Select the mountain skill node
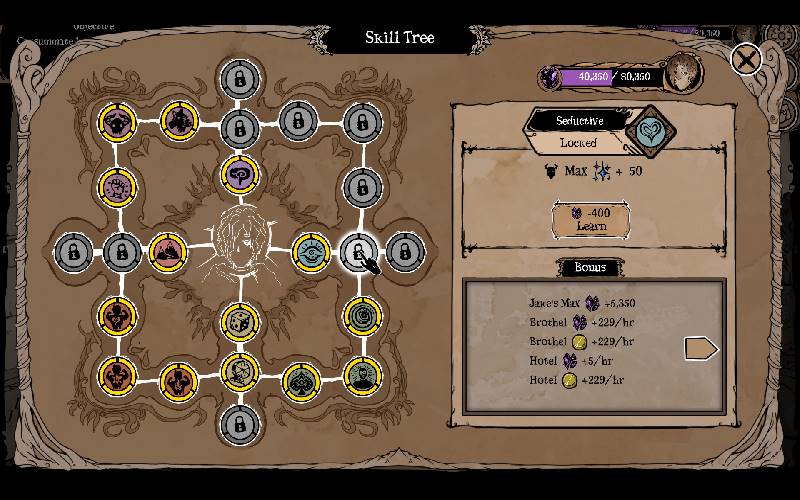Image resolution: width=800 pixels, height=500 pixels. click(x=167, y=250)
